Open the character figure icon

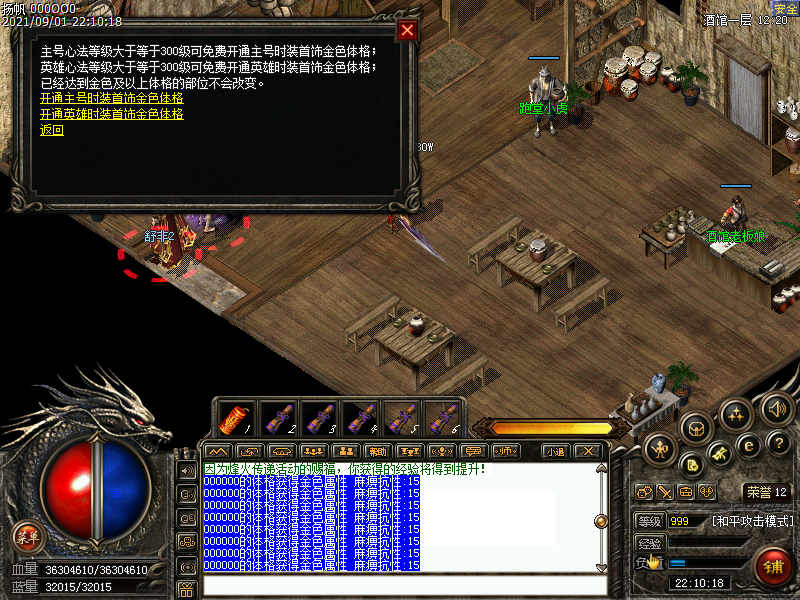pyautogui.click(x=661, y=450)
